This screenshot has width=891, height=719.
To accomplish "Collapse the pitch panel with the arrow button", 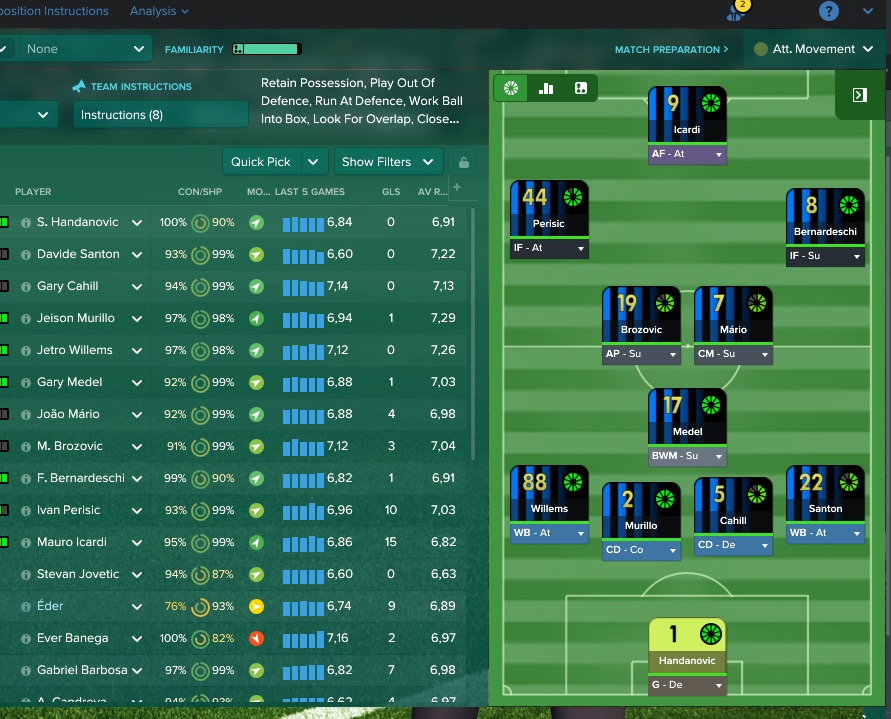I will [x=859, y=95].
